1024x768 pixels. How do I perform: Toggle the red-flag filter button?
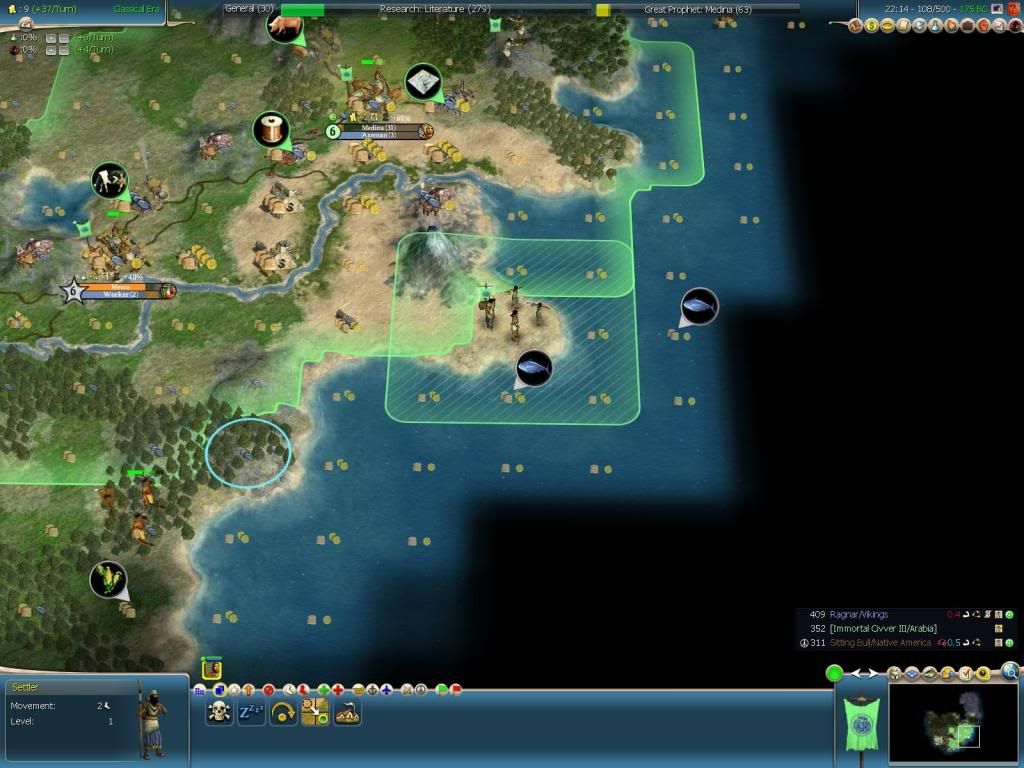[456, 689]
